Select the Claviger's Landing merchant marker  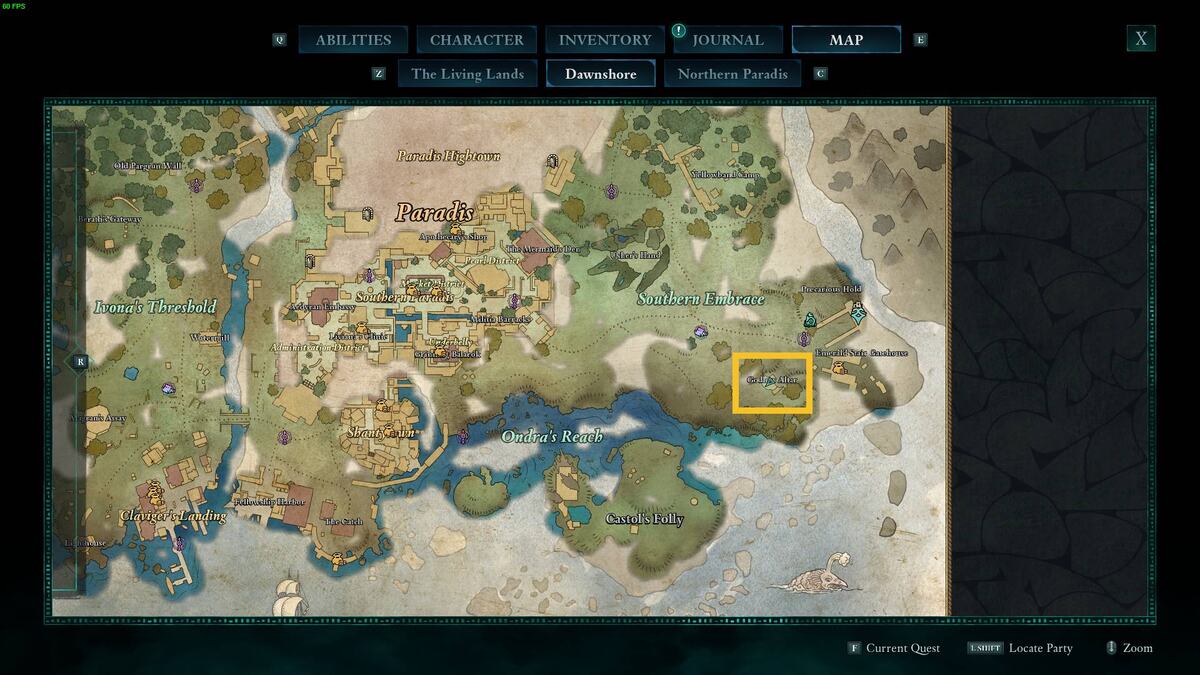tap(155, 493)
